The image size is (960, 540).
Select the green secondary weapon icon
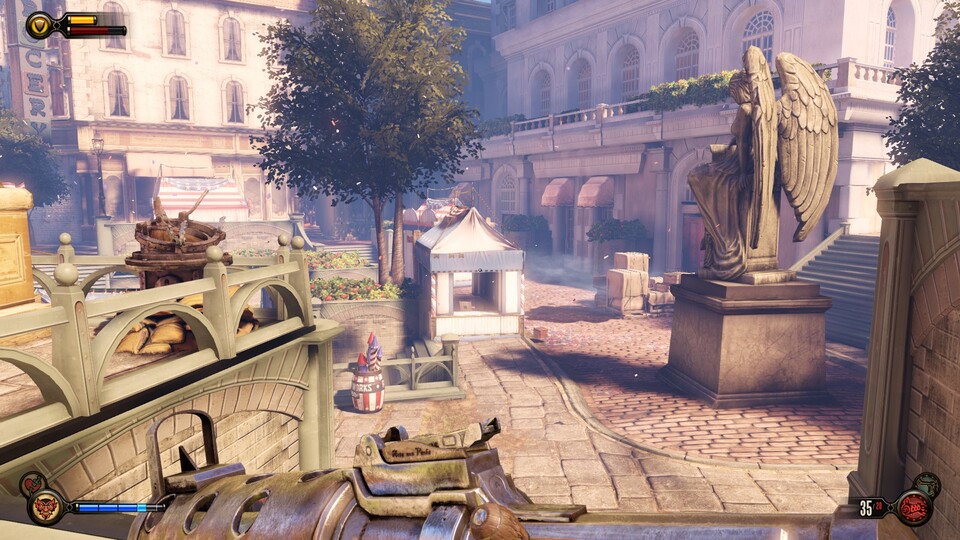click(927, 485)
